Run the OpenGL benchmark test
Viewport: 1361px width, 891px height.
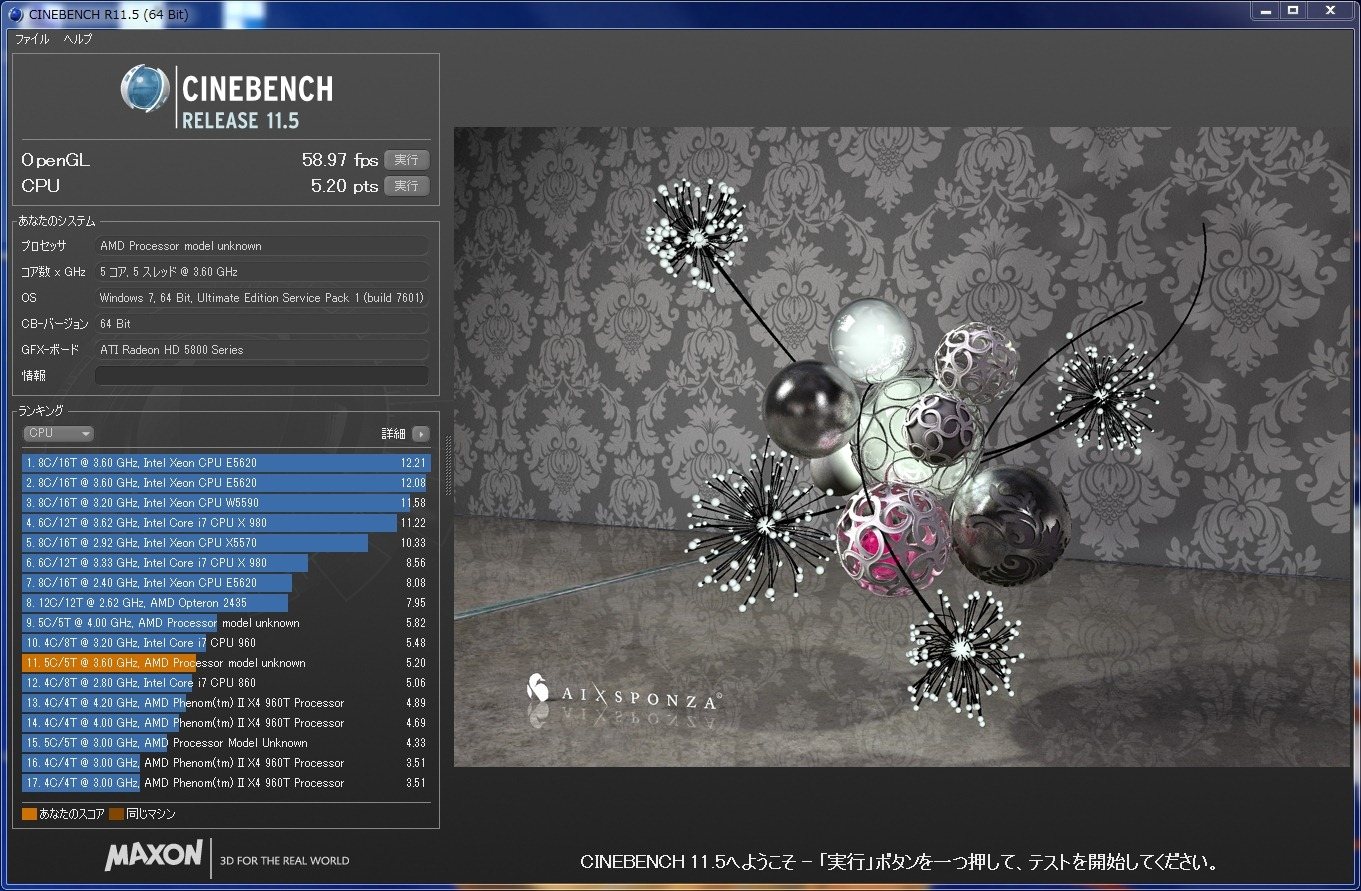click(406, 160)
